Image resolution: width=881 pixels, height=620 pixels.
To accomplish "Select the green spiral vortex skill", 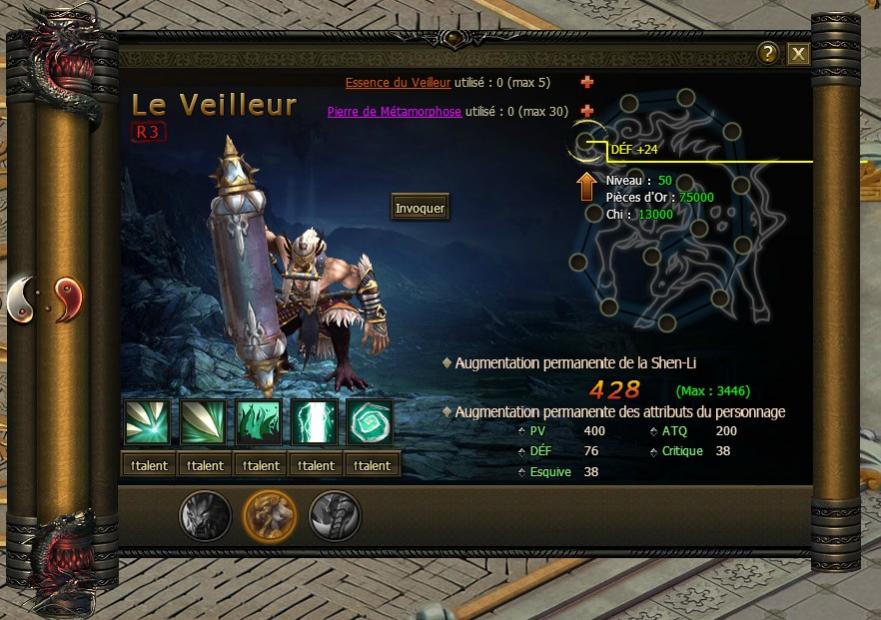I will (370, 422).
